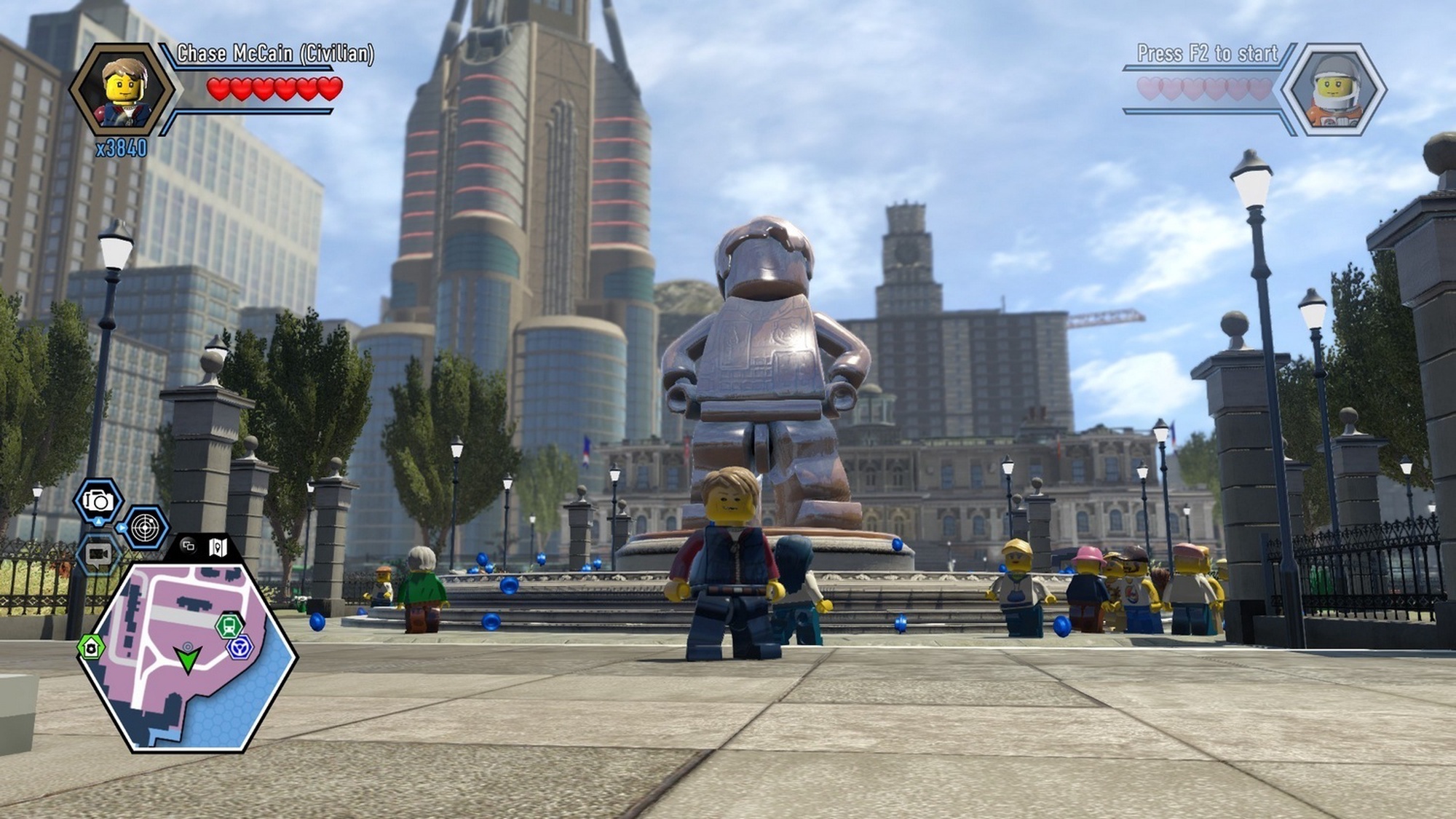This screenshot has height=819, width=1456.
Task: Click Chase McCain's character portrait
Action: pos(124,90)
